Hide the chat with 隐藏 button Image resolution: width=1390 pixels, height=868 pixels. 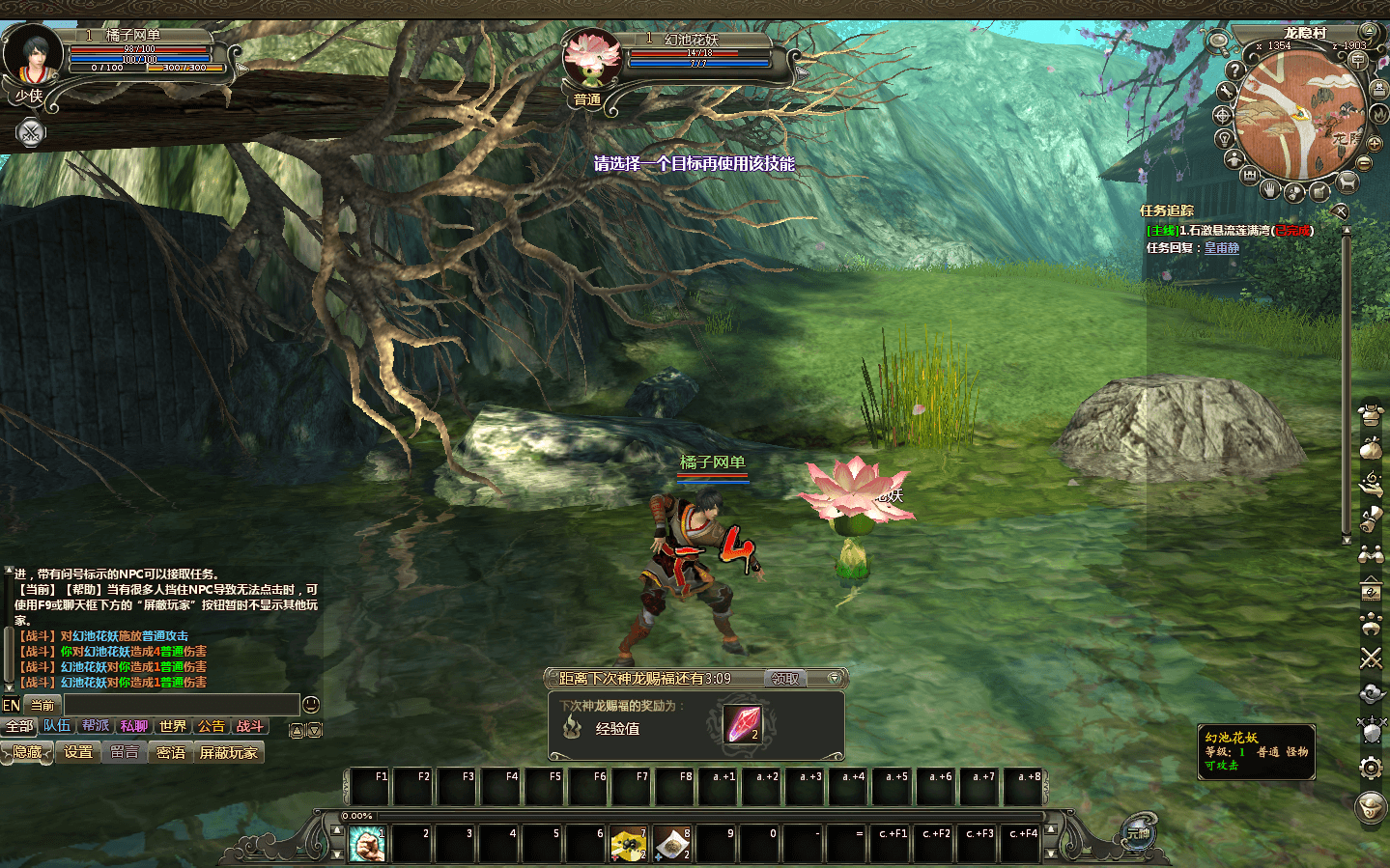(x=28, y=752)
